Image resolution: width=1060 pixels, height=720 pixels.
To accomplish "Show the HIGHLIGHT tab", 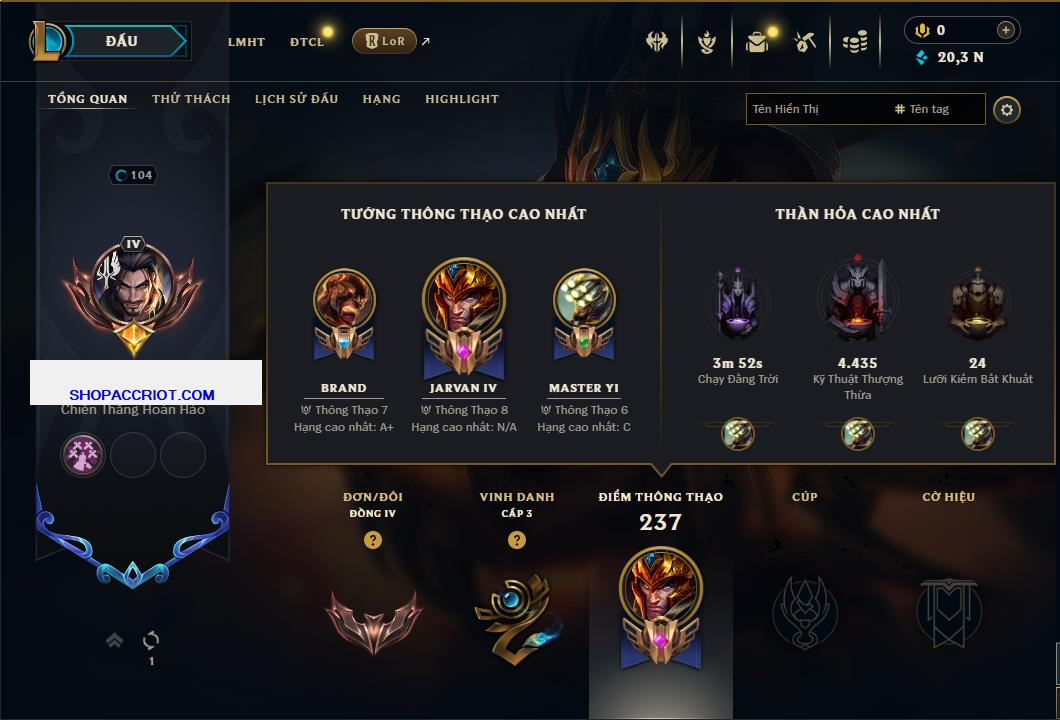I will (x=462, y=99).
